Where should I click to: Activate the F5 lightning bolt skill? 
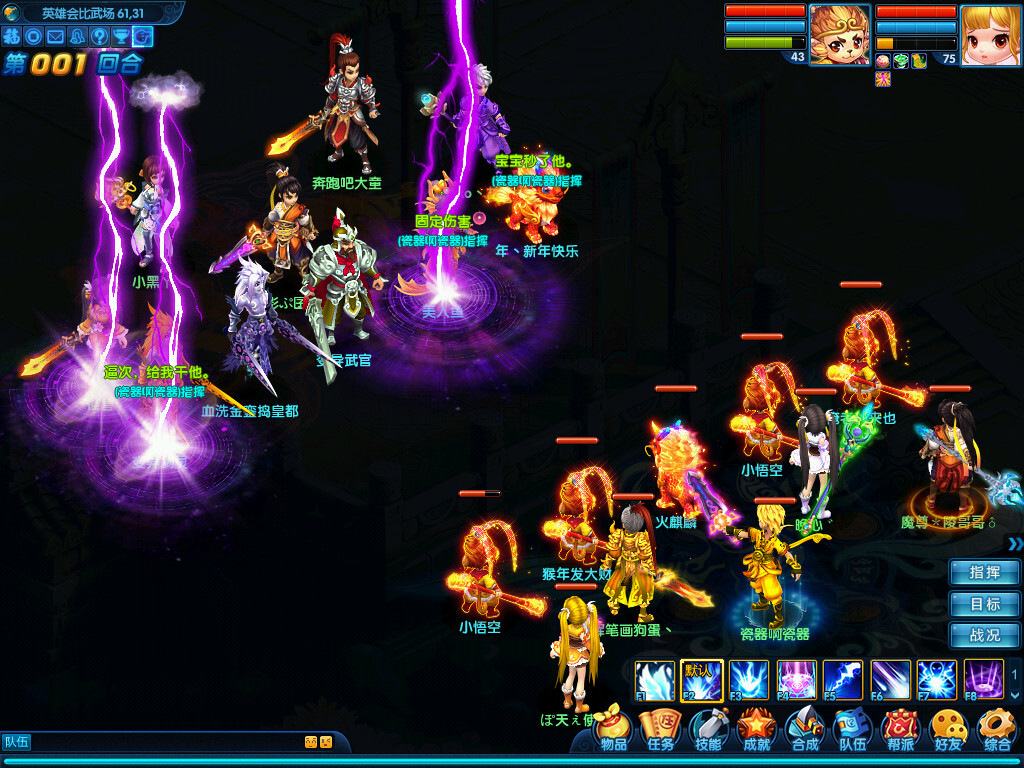coord(842,679)
